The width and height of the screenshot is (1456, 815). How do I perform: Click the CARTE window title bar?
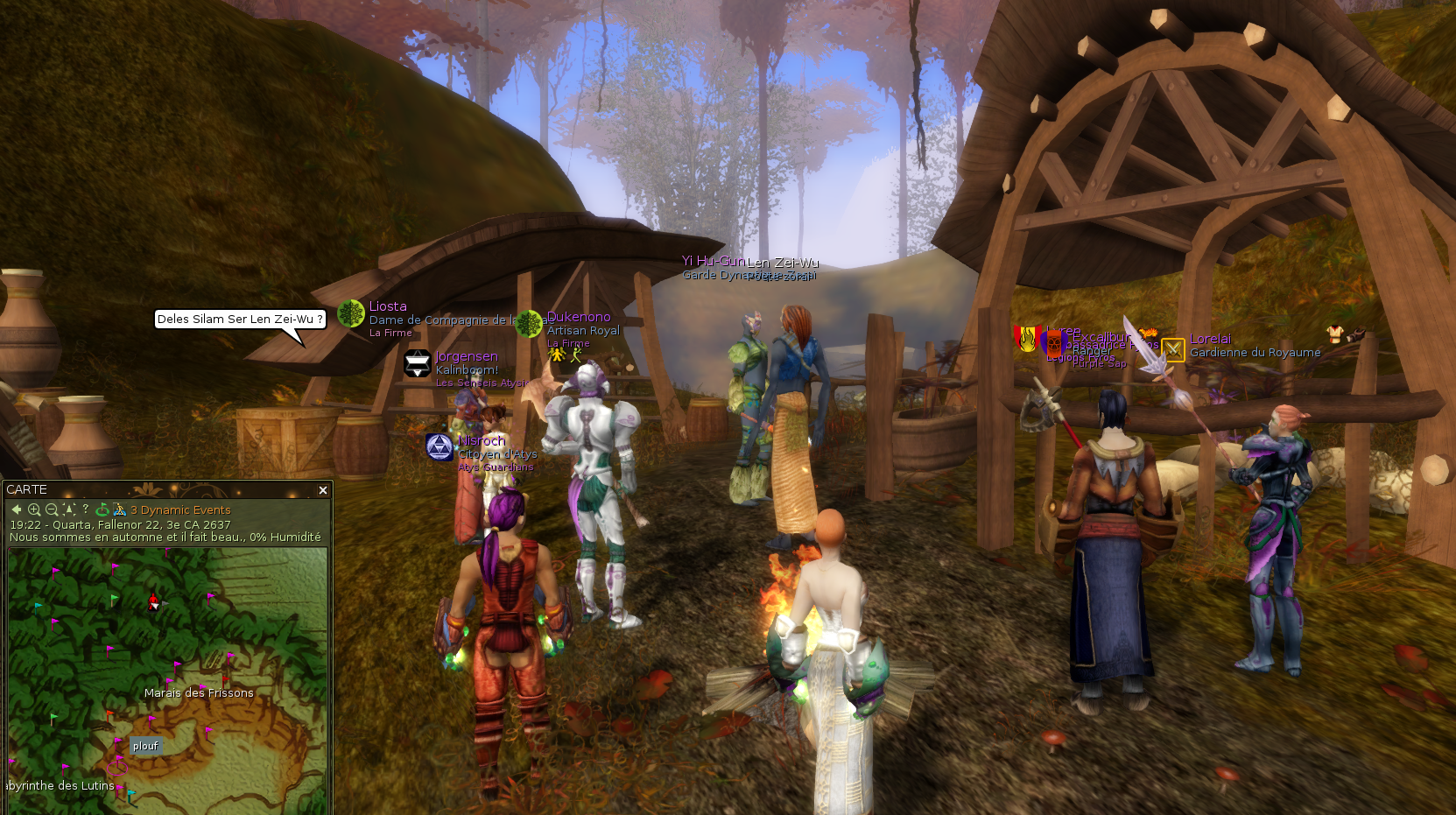click(158, 489)
